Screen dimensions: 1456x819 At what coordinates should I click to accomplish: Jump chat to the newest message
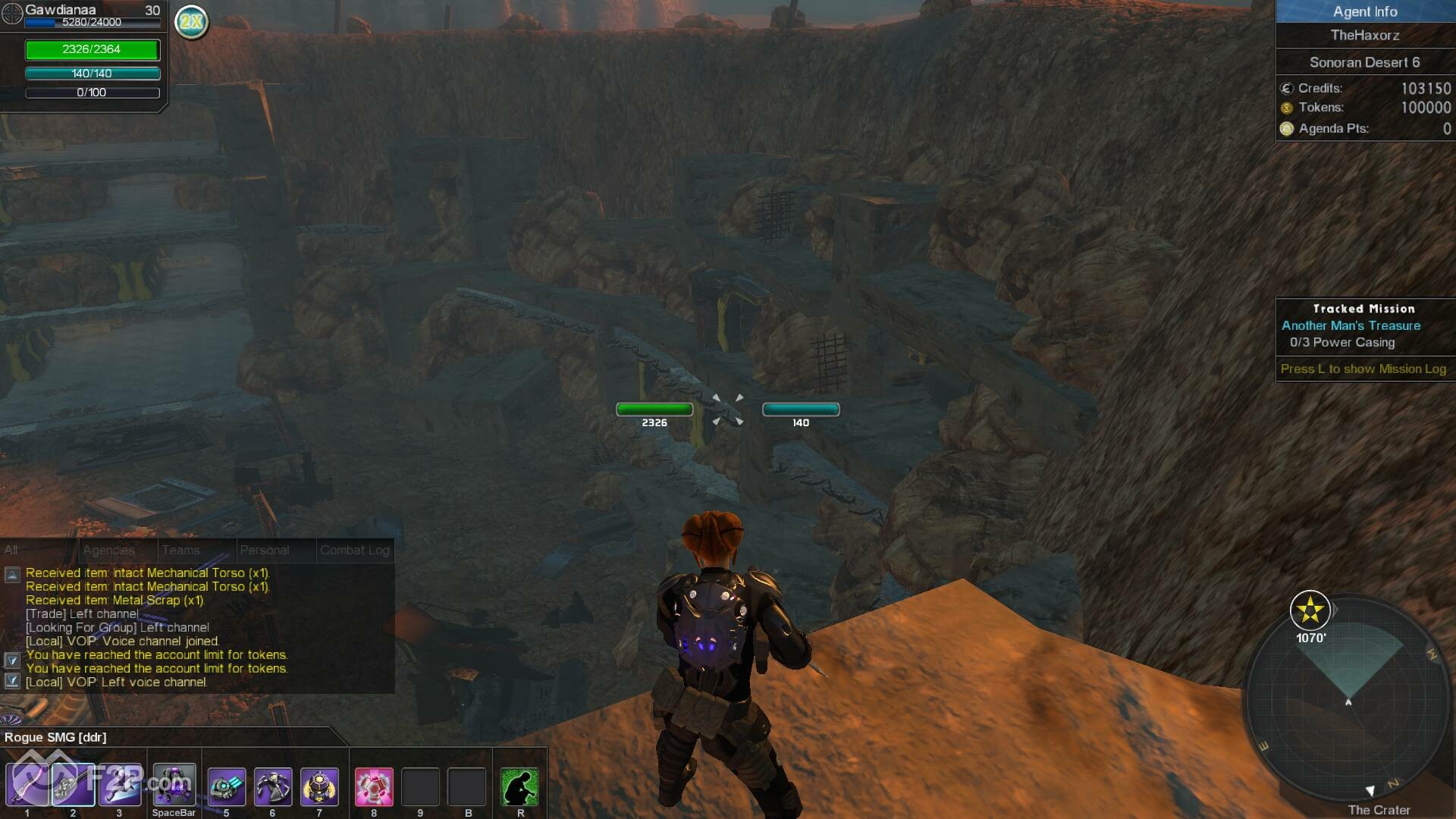[12, 680]
